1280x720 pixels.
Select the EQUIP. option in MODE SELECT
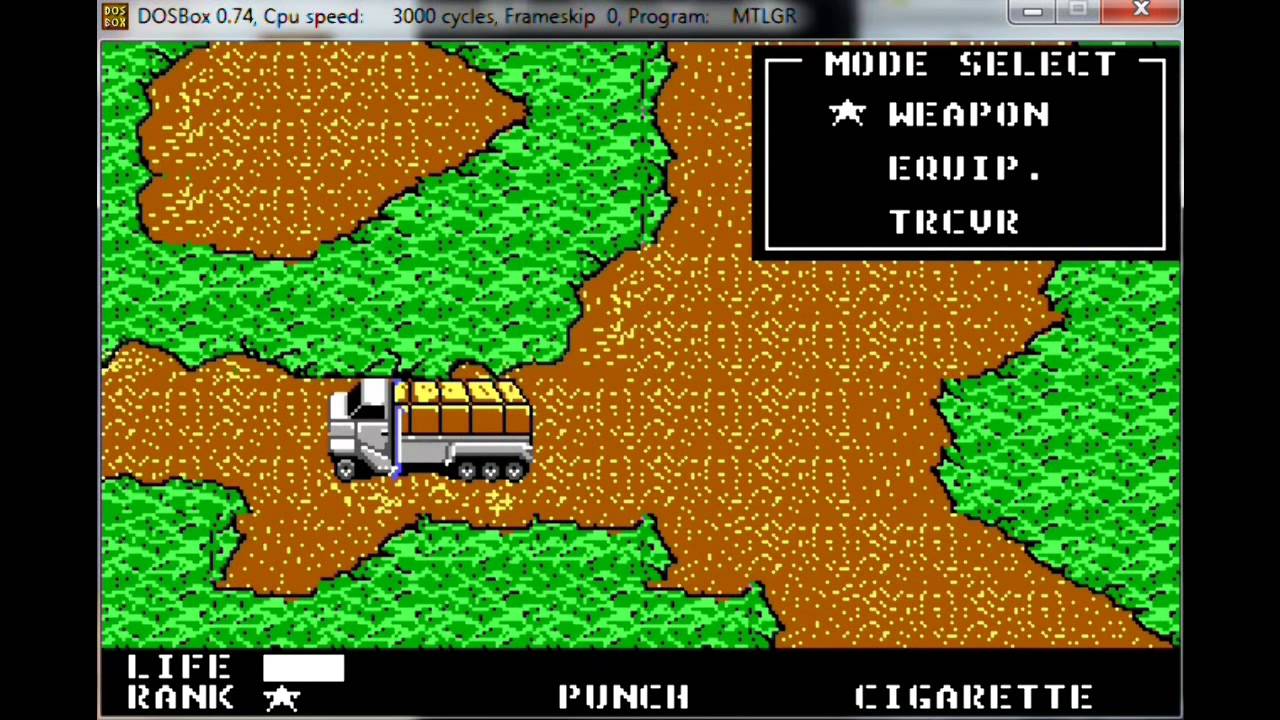tap(962, 167)
